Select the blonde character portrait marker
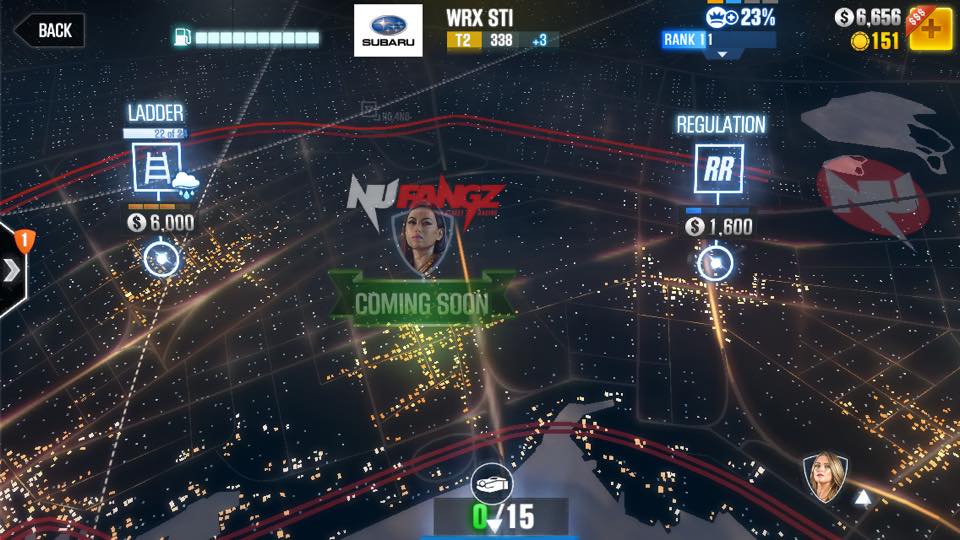The height and width of the screenshot is (540, 960). pyautogui.click(x=826, y=477)
